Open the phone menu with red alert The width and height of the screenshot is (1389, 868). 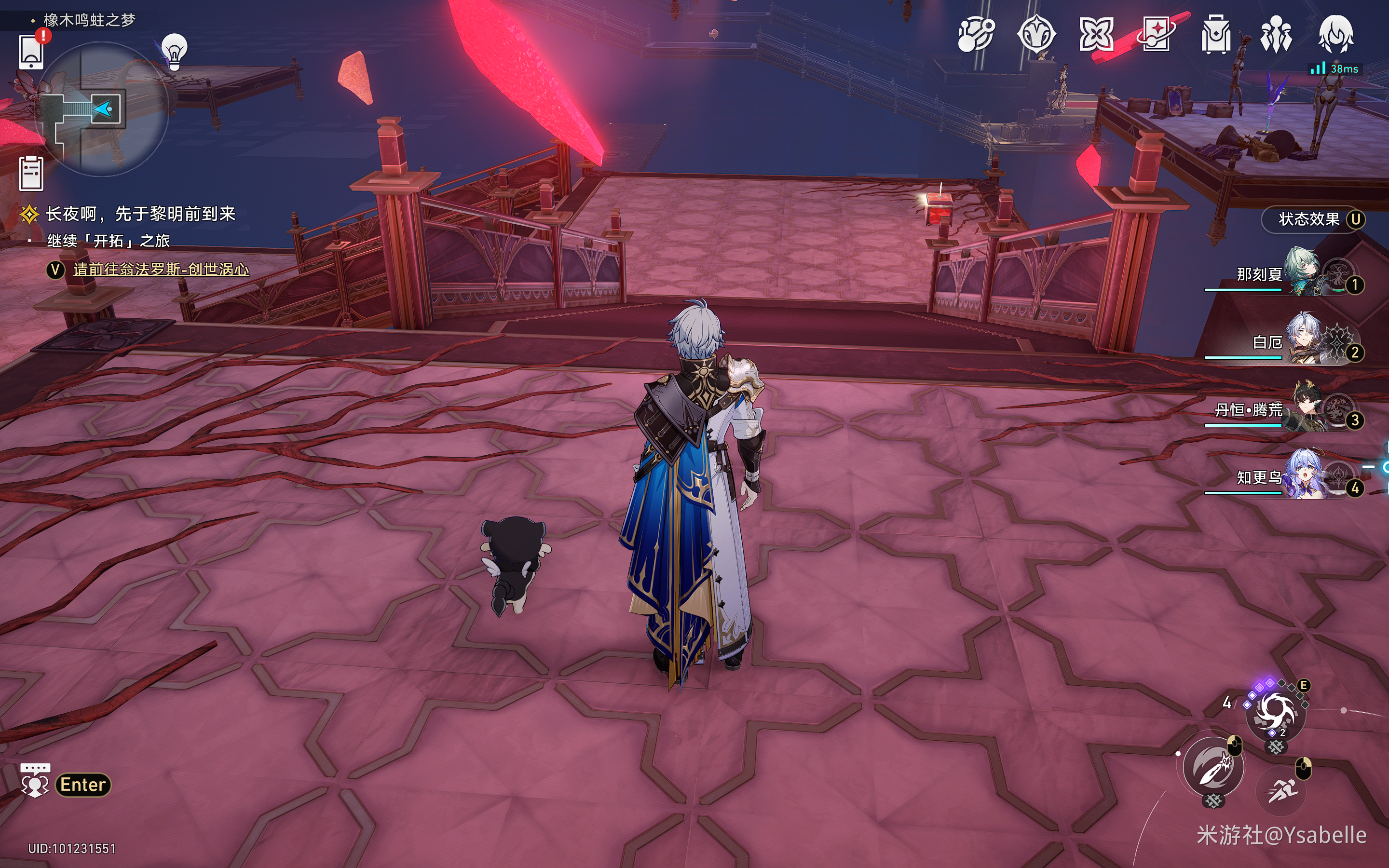click(x=31, y=52)
